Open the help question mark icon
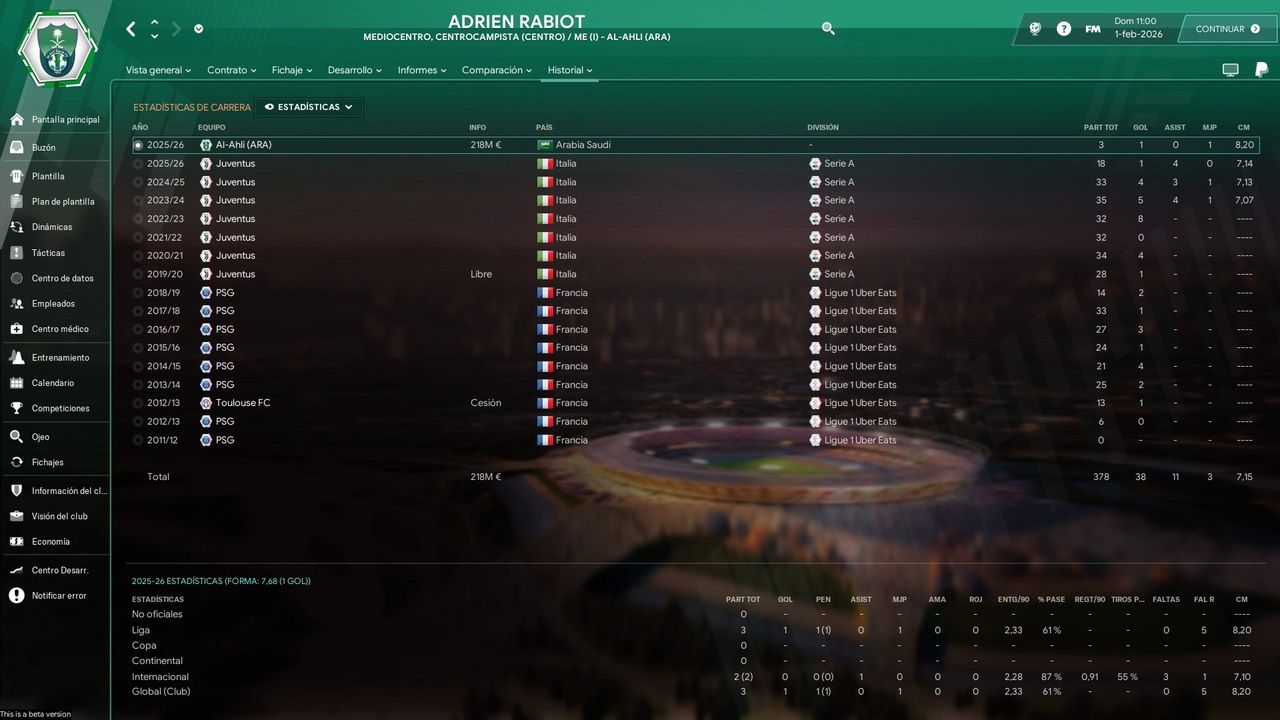The height and width of the screenshot is (720, 1280). [x=1063, y=28]
